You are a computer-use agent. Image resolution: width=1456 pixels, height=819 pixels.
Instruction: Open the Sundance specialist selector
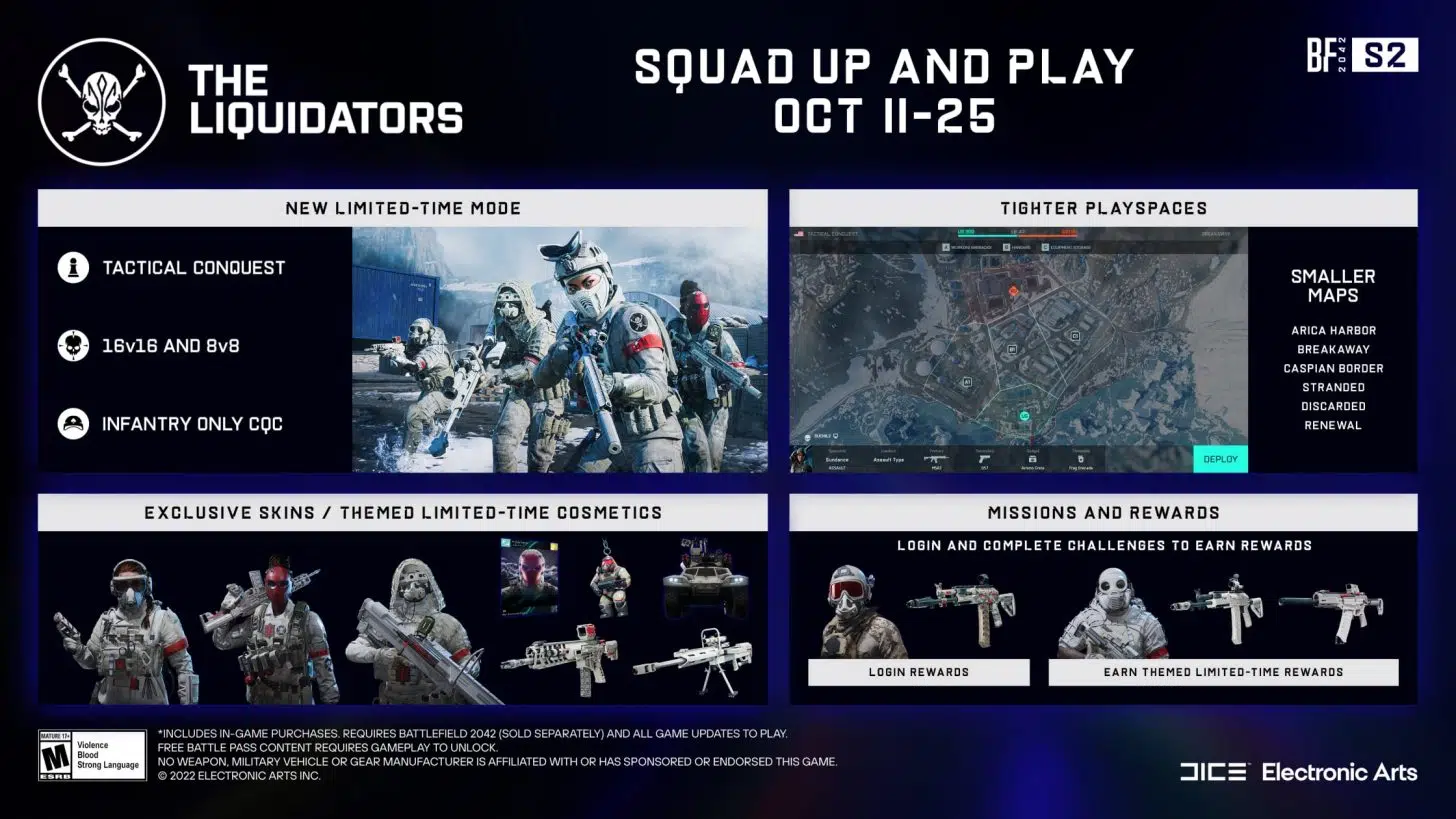point(837,458)
